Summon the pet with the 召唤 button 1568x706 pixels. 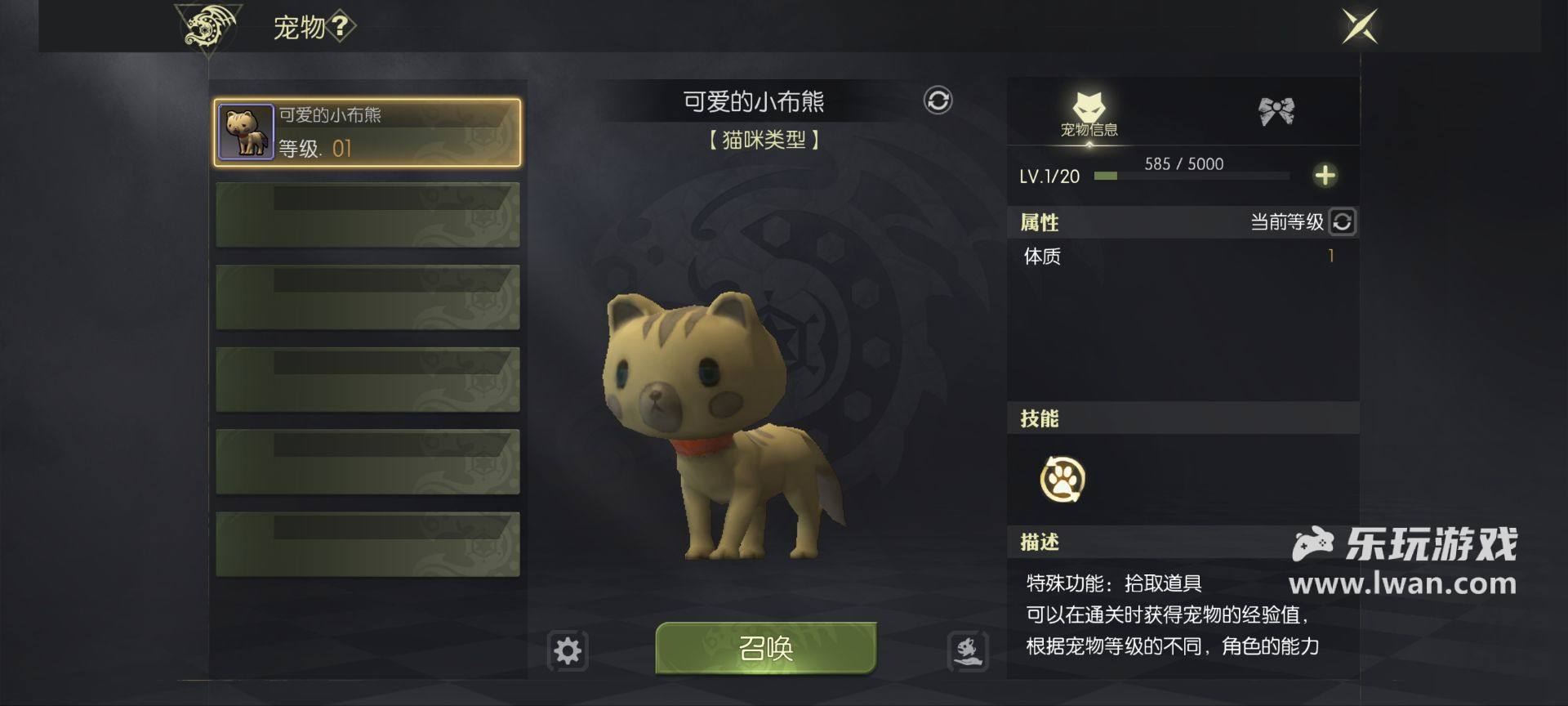765,648
